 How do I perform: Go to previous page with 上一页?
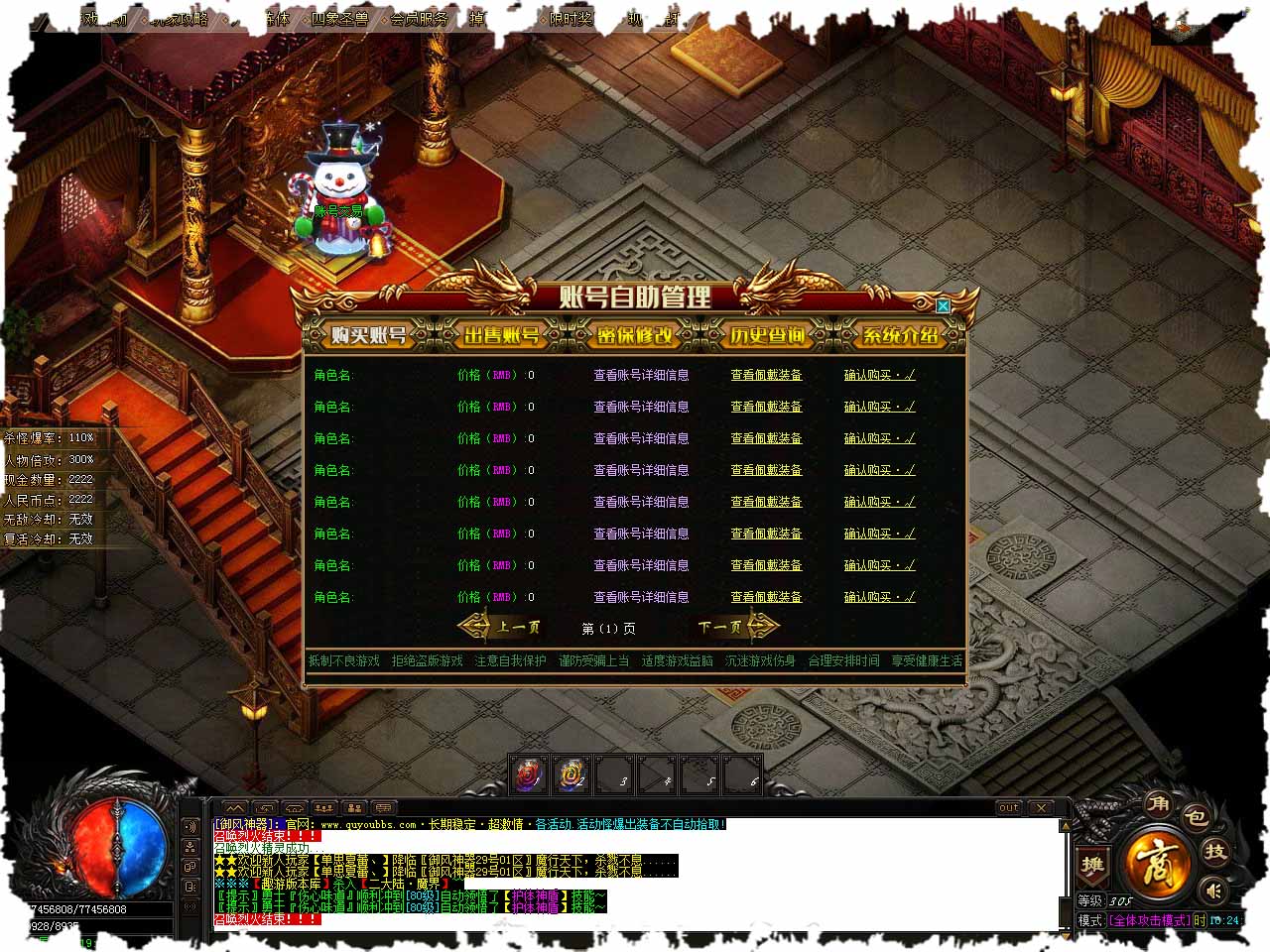[x=506, y=627]
